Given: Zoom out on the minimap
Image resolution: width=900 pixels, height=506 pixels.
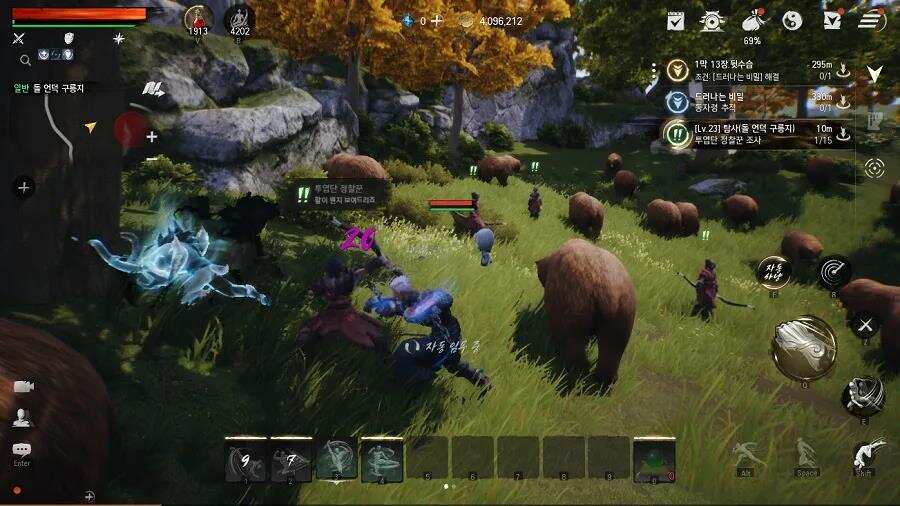Looking at the screenshot, I should pos(152,160).
